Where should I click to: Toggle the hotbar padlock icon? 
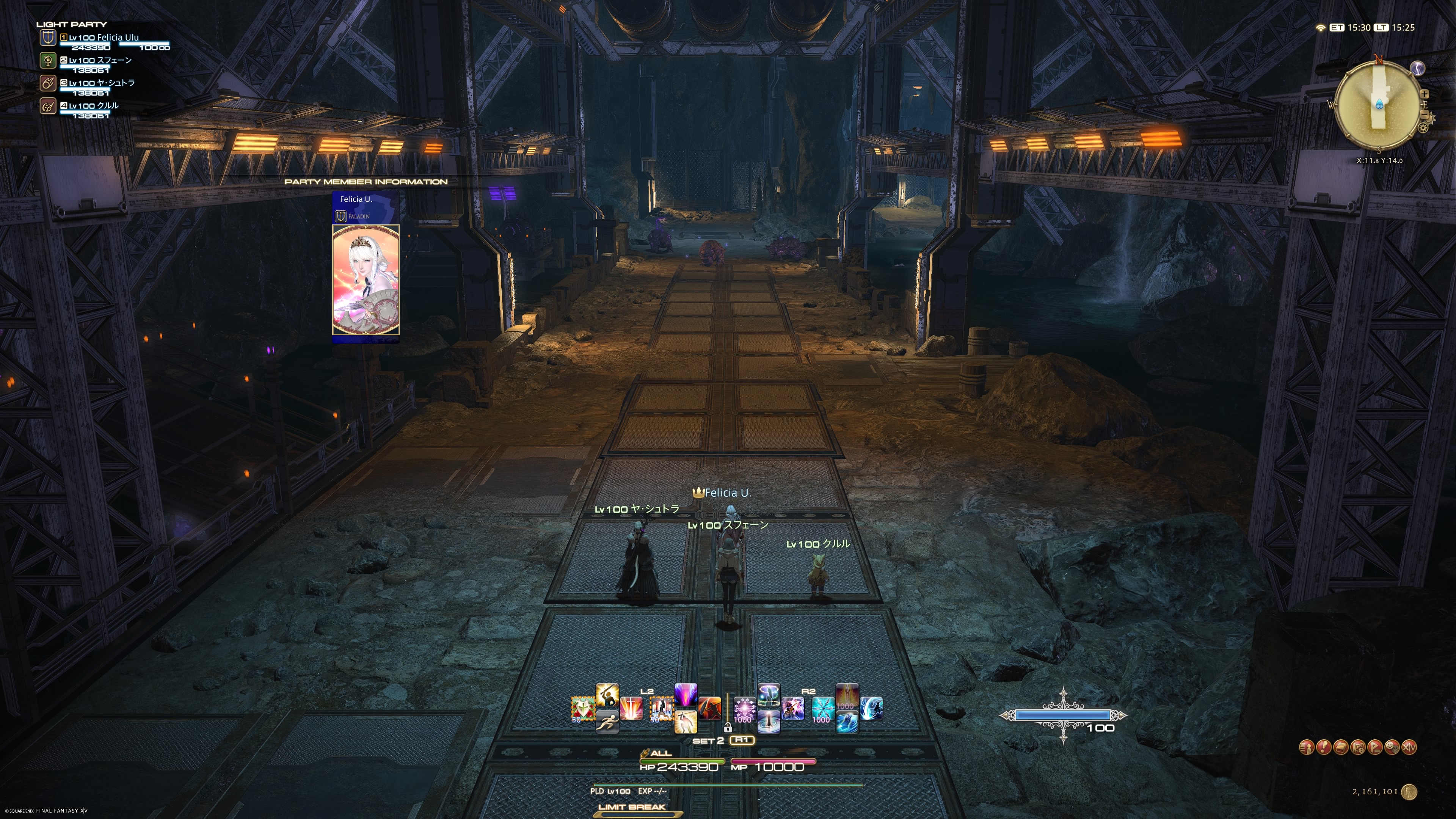[728, 728]
